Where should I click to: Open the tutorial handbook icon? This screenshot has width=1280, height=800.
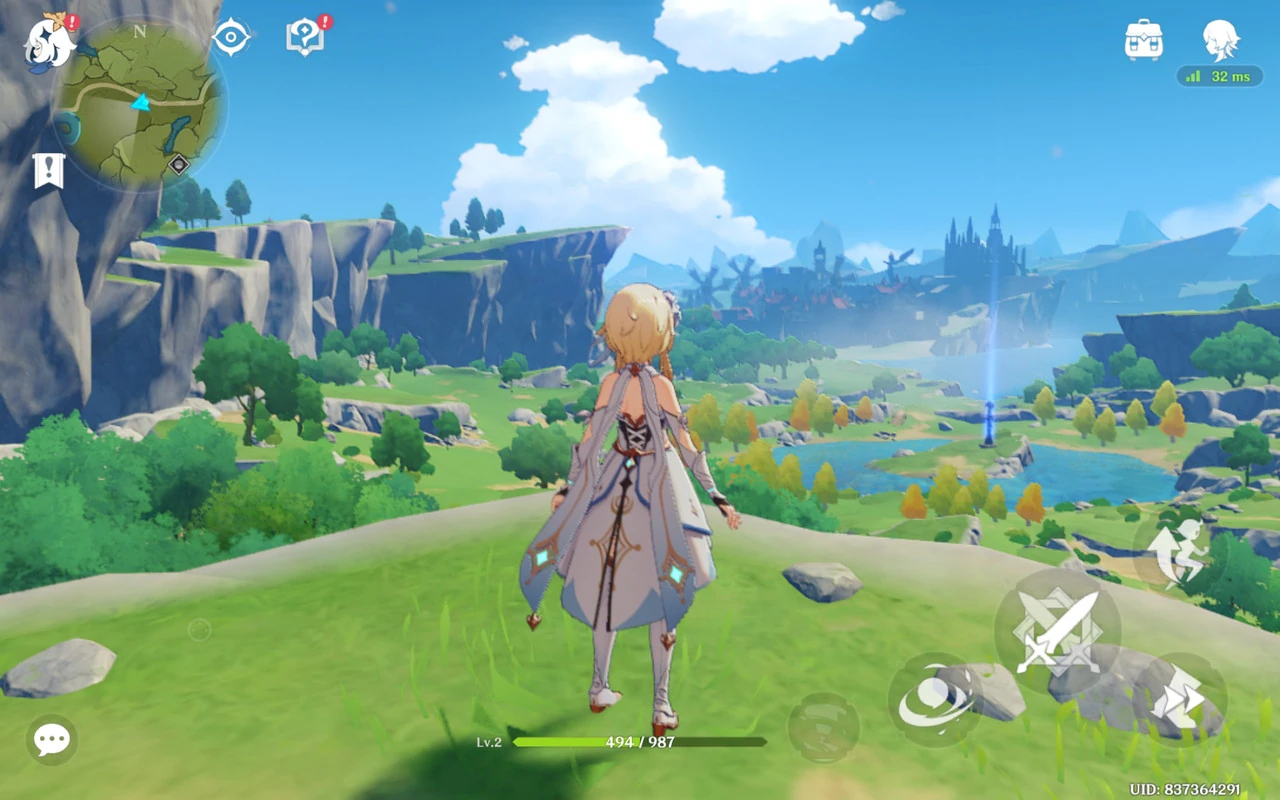tap(305, 38)
